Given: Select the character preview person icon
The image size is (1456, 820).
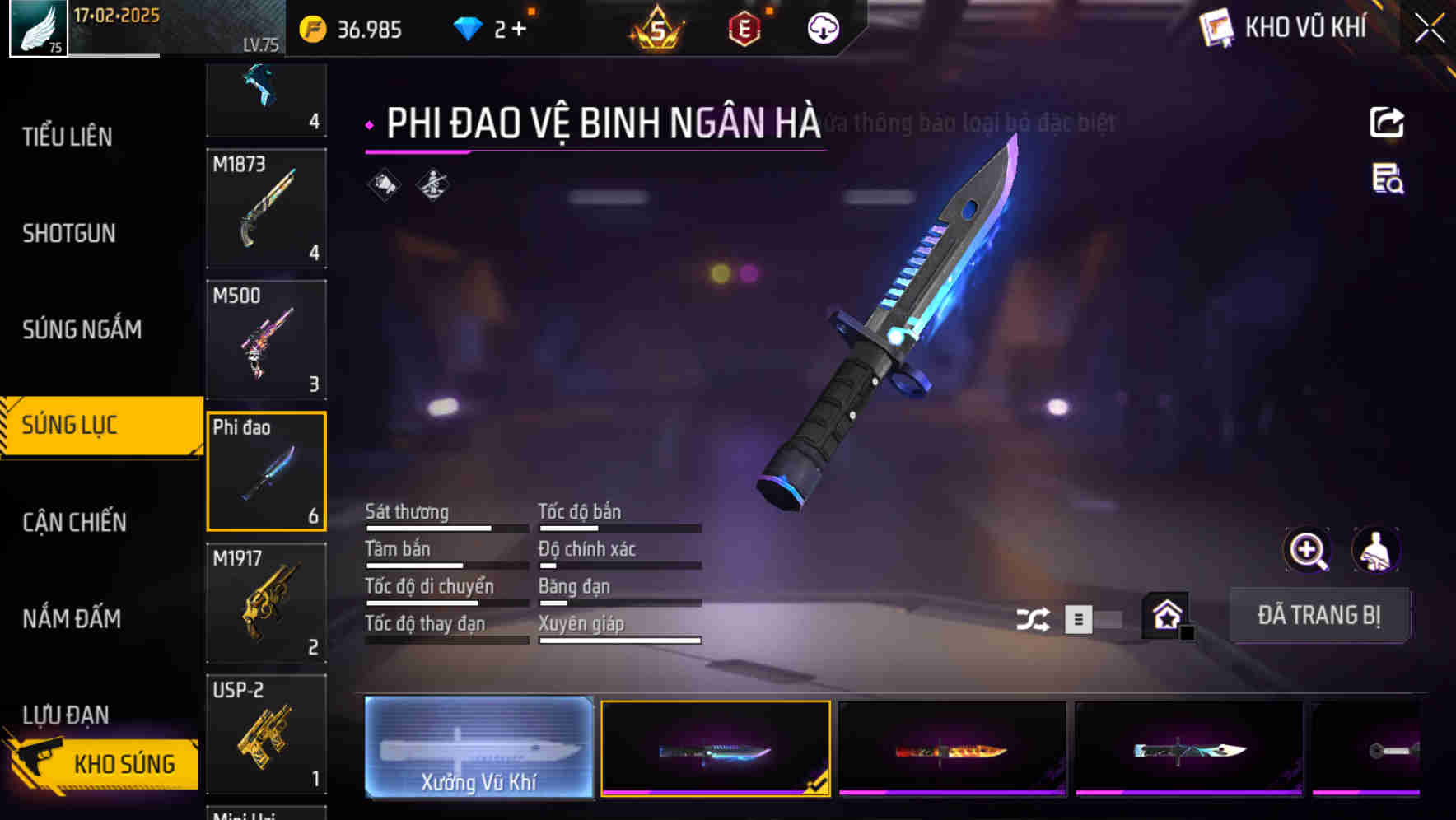Looking at the screenshot, I should 1376,550.
